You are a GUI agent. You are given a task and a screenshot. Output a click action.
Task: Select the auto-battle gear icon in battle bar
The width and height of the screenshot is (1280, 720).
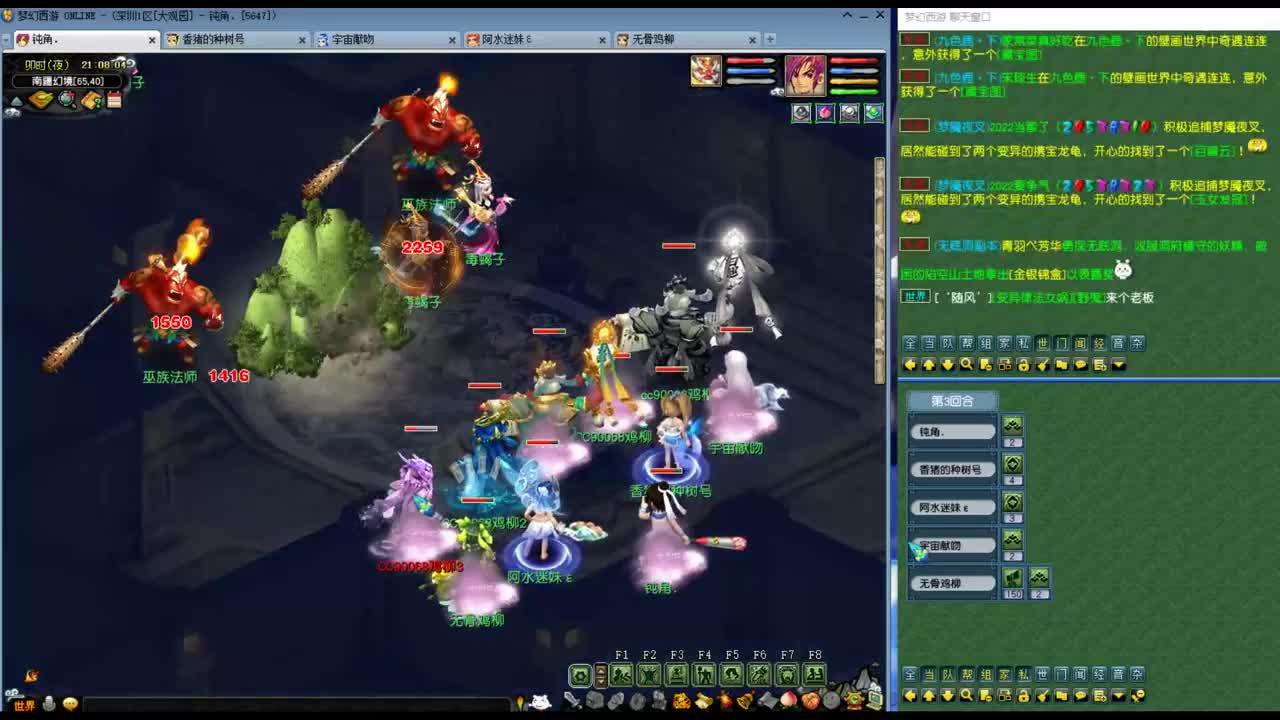[x=581, y=674]
